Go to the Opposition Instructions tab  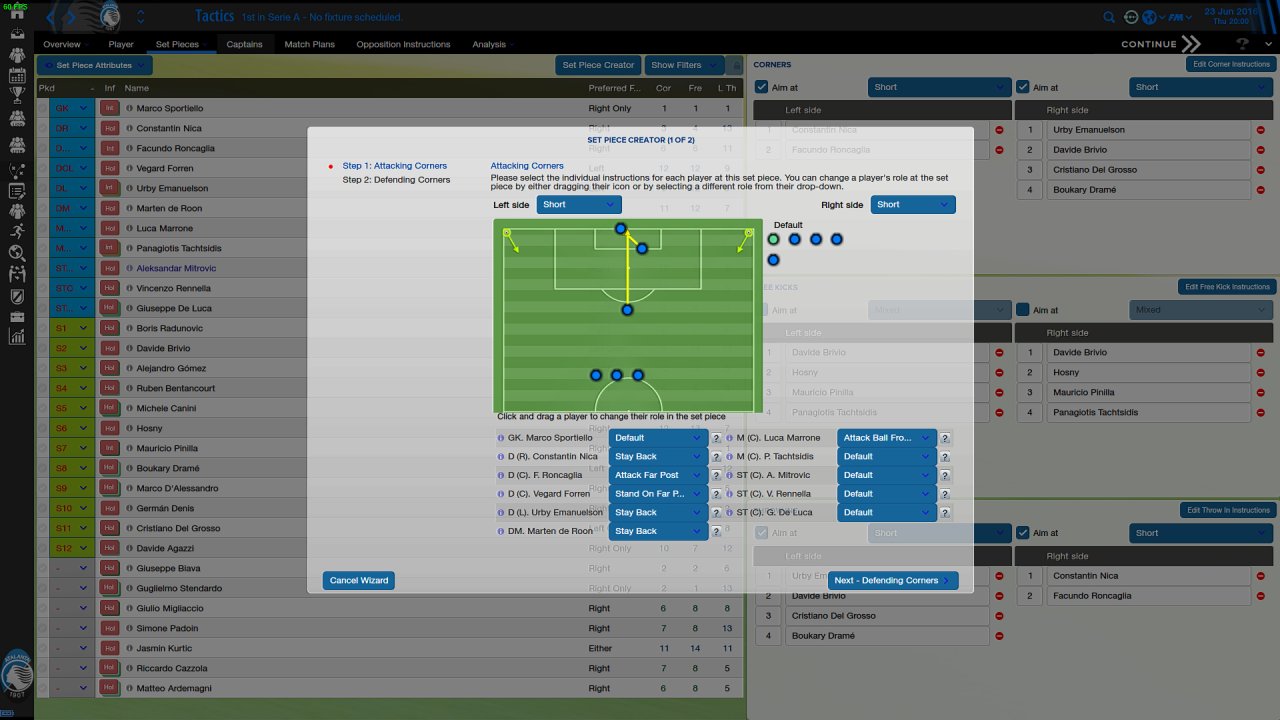(x=403, y=44)
